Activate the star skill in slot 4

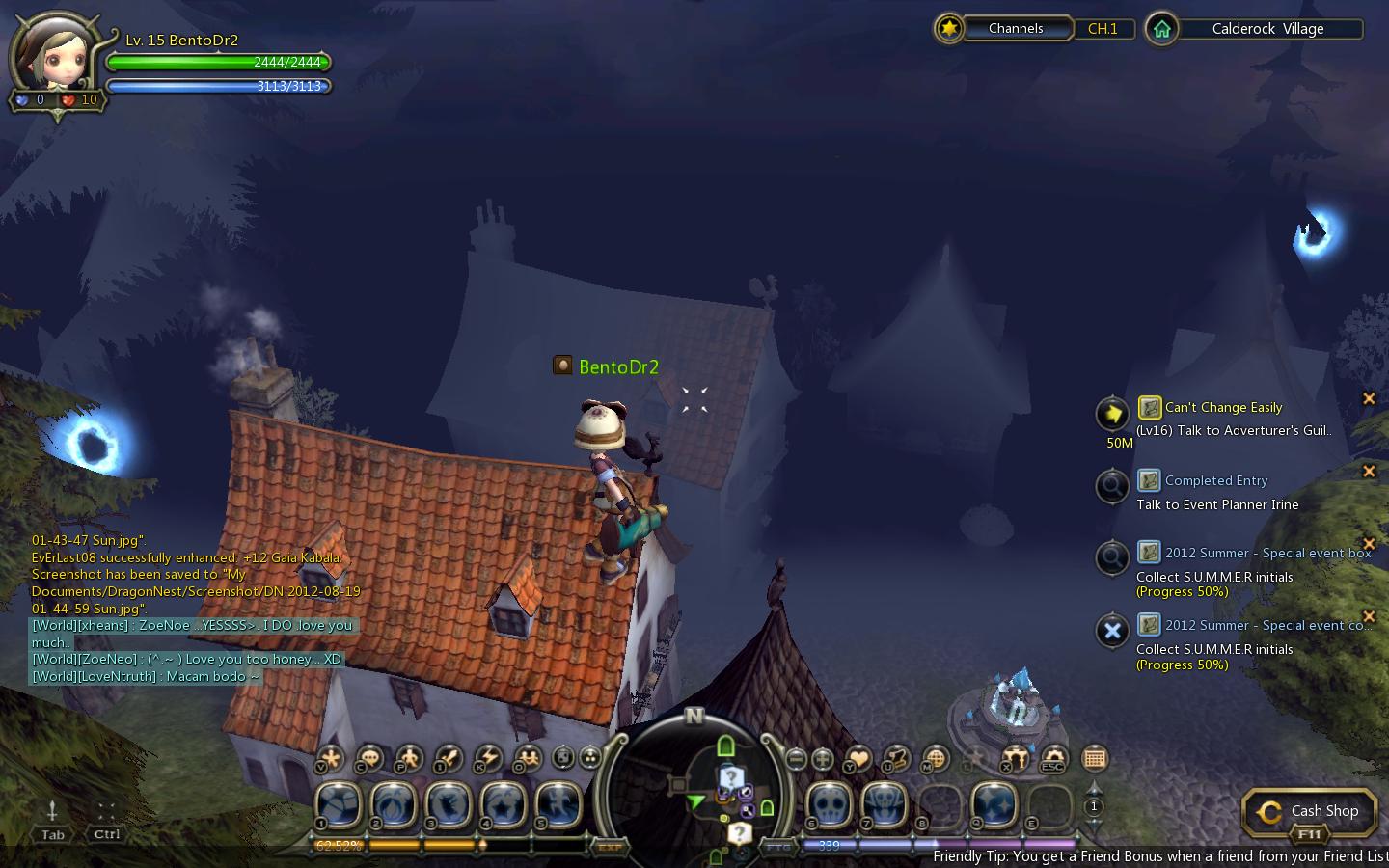tap(503, 803)
